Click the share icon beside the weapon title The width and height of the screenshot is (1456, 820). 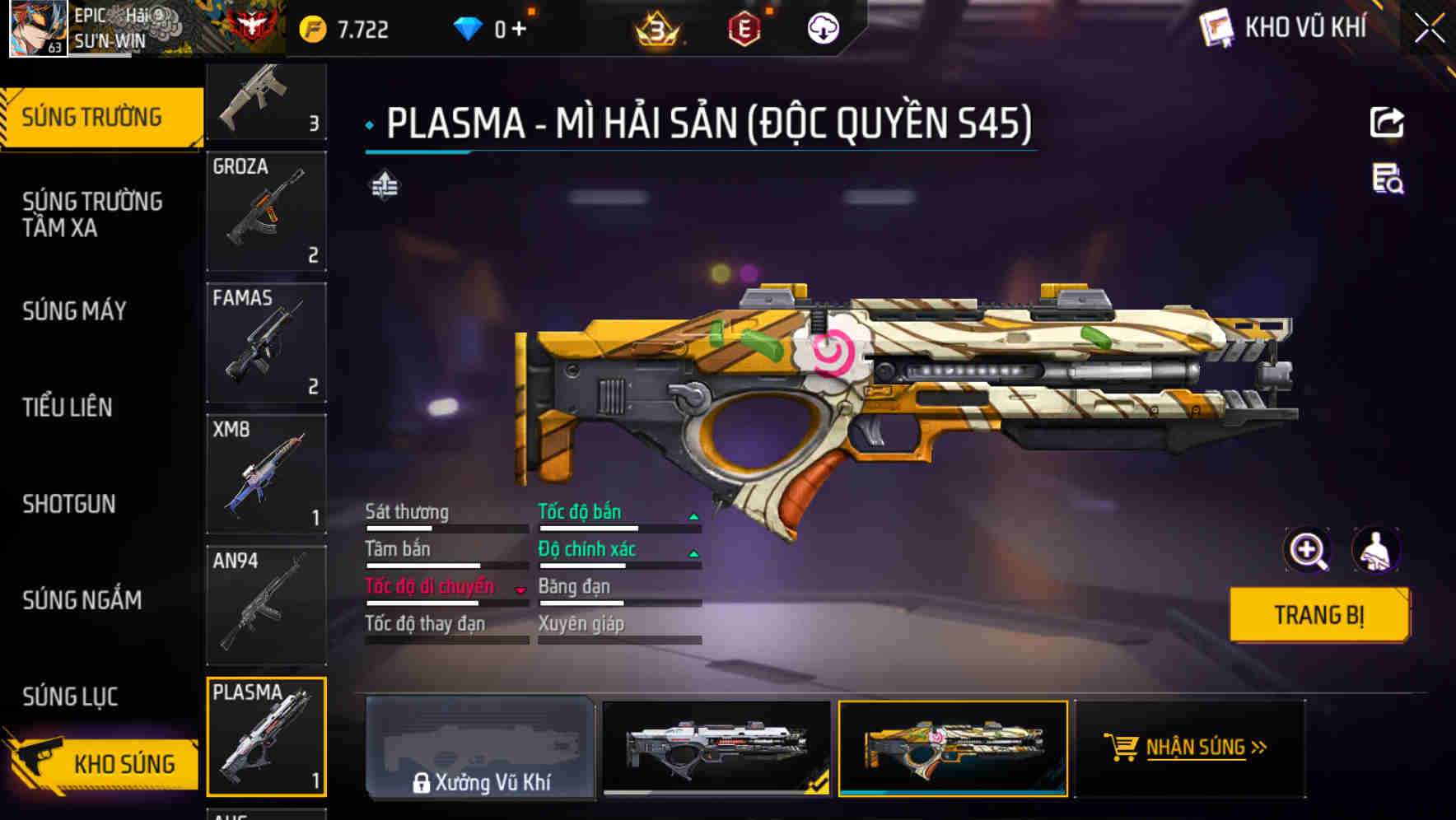coord(1387,123)
